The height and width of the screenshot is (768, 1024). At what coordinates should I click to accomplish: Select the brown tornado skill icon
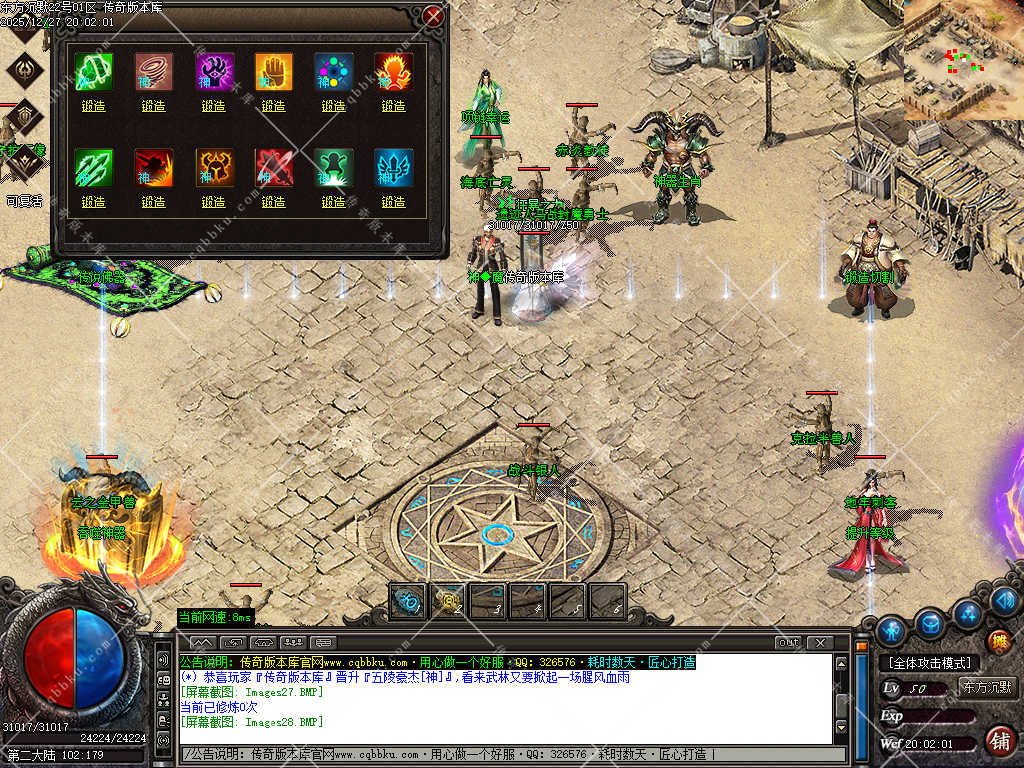[x=153, y=72]
